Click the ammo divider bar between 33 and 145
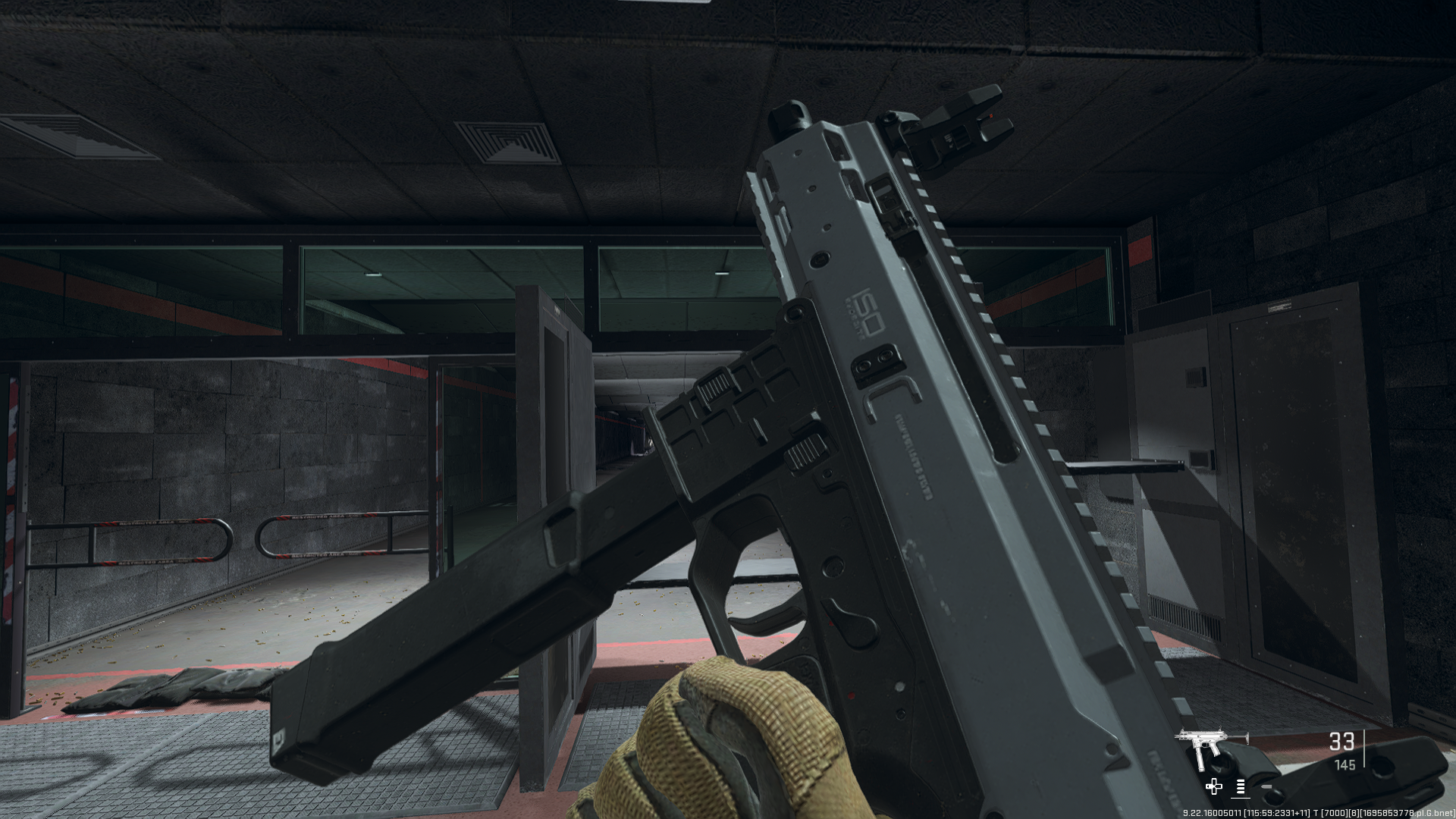Screen dimensions: 1456x819 click(x=1364, y=748)
